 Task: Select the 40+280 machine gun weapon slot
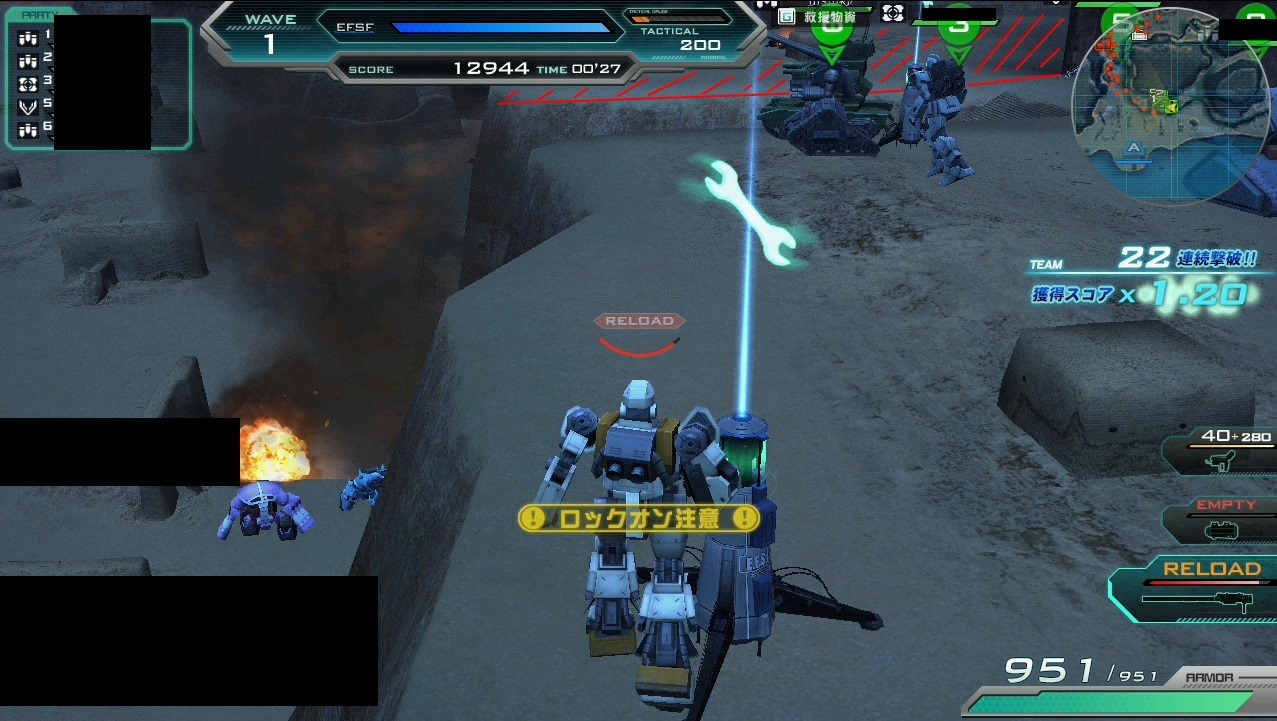pos(1220,449)
